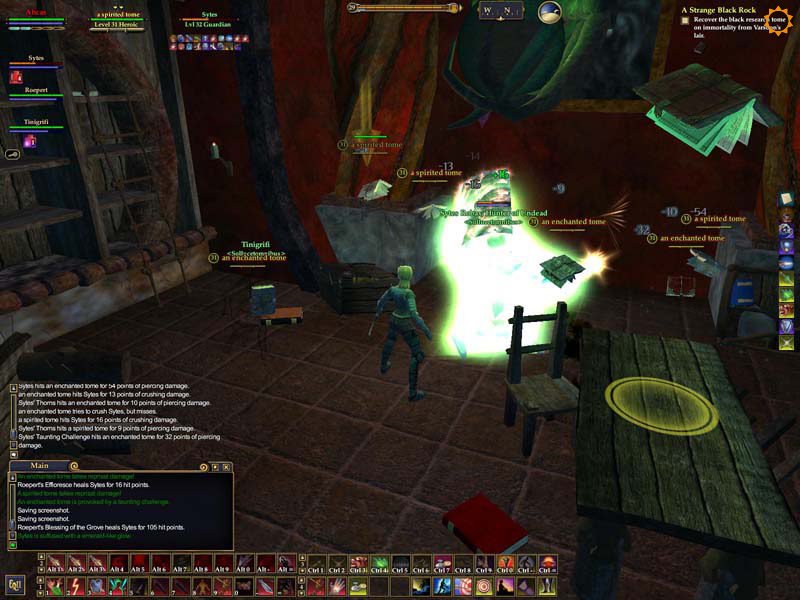Select group member Tinigrifi's frame

point(36,124)
